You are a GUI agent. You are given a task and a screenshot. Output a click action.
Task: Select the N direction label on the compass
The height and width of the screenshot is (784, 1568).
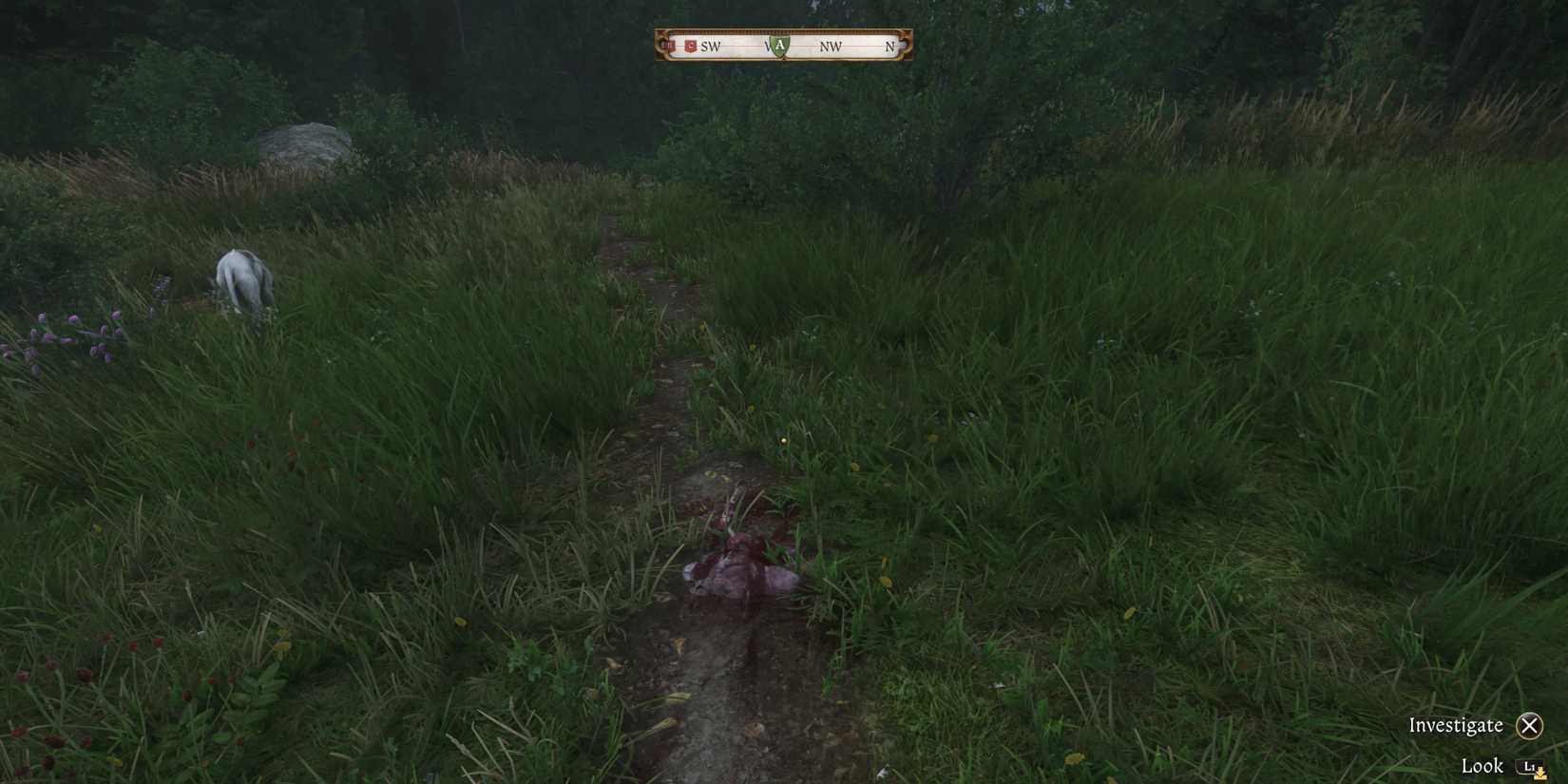tap(890, 46)
